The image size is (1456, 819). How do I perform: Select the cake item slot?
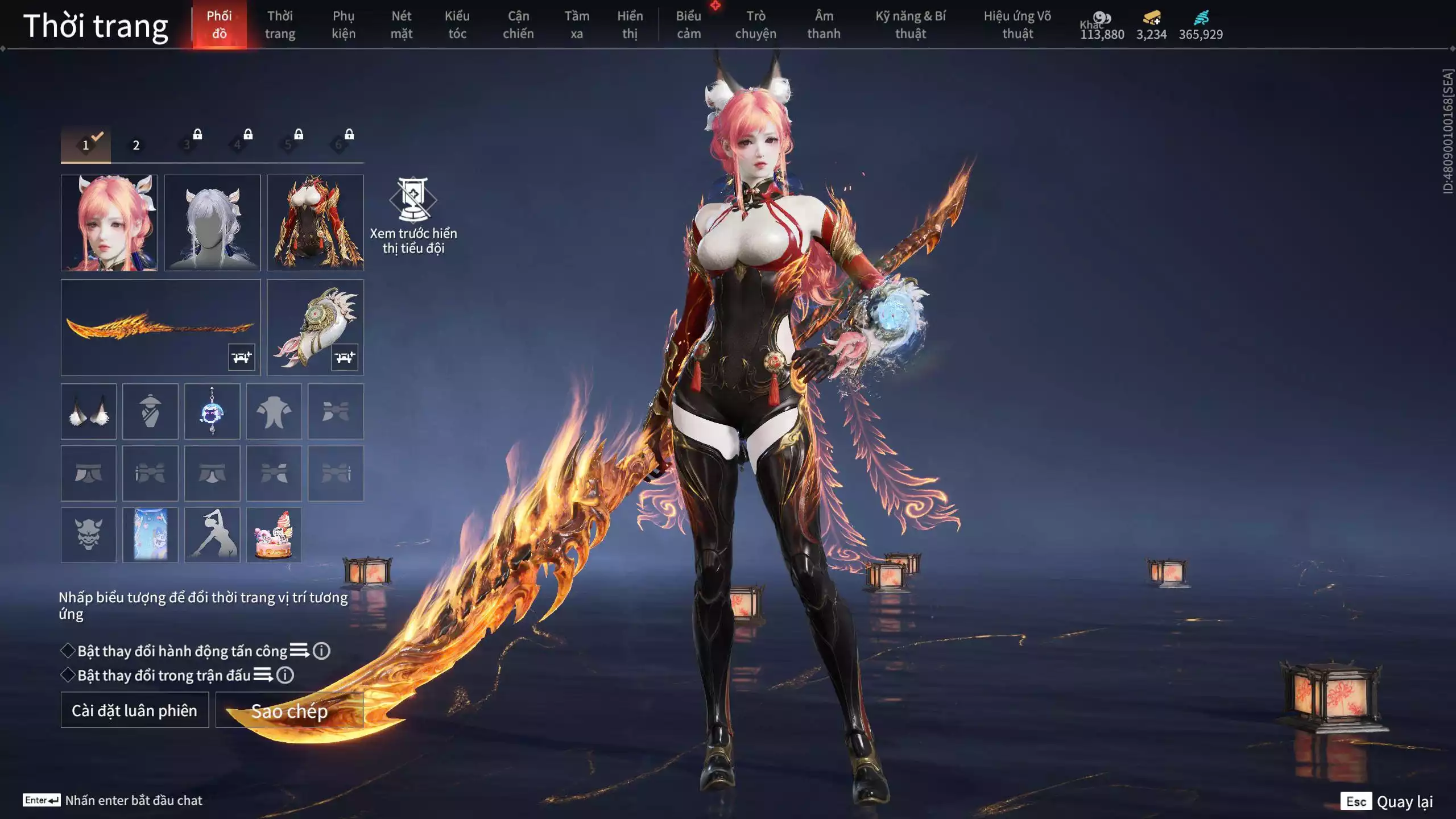point(274,535)
